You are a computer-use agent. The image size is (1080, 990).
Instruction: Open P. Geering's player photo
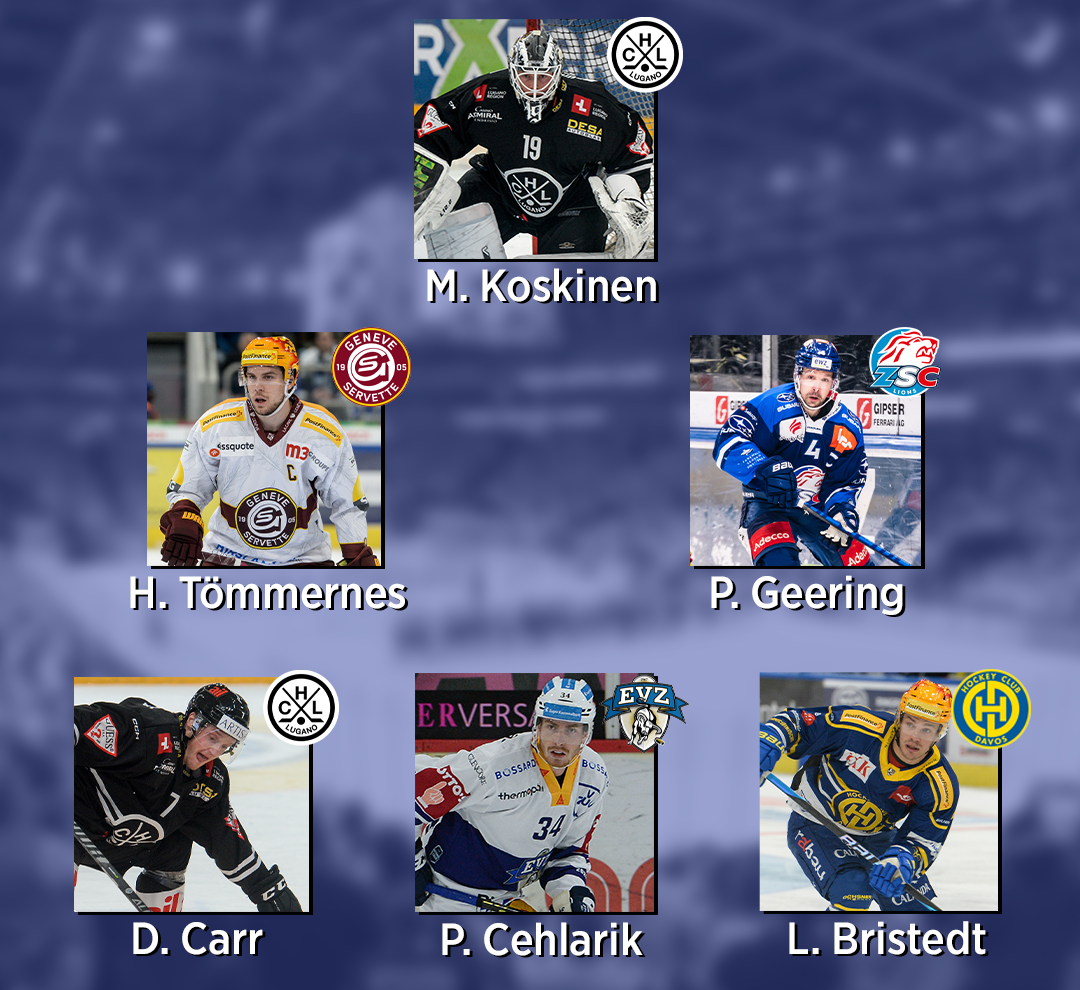point(806,452)
